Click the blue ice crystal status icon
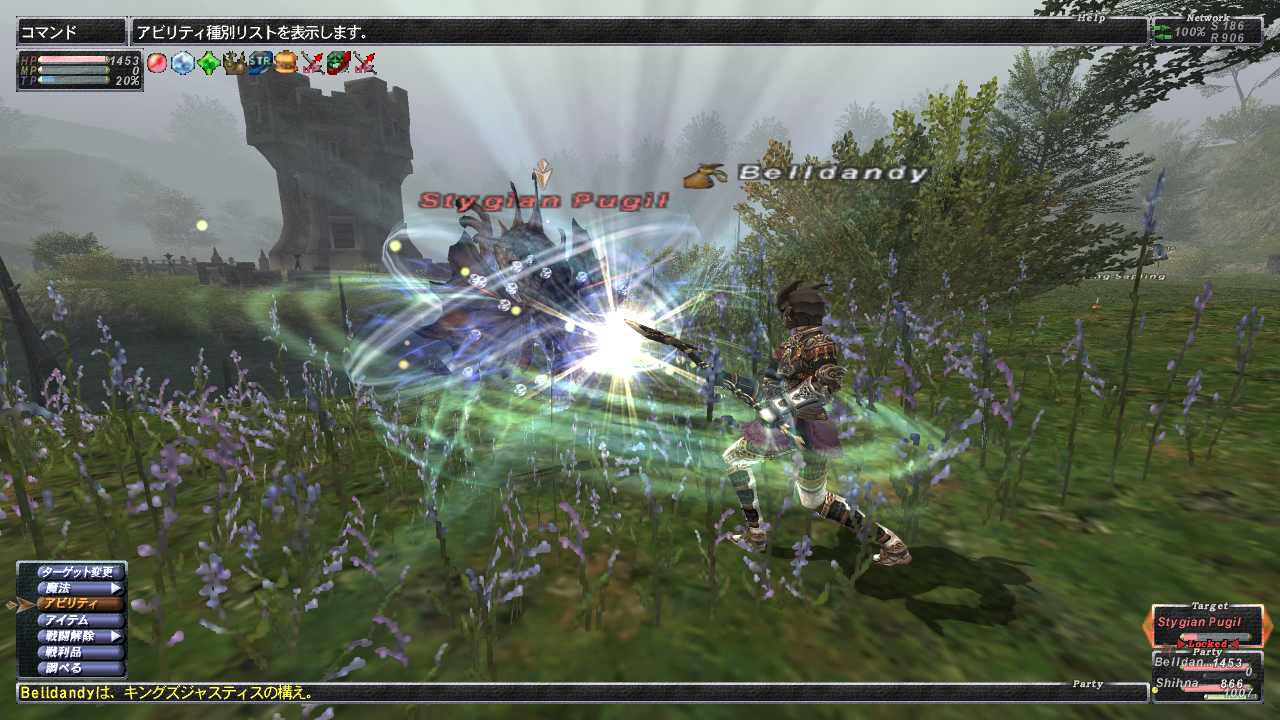Image resolution: width=1280 pixels, height=720 pixels. coord(182,63)
